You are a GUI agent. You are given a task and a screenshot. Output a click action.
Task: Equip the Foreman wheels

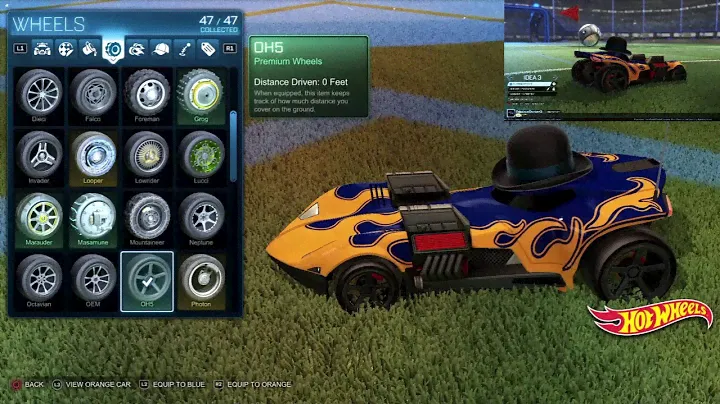(147, 95)
